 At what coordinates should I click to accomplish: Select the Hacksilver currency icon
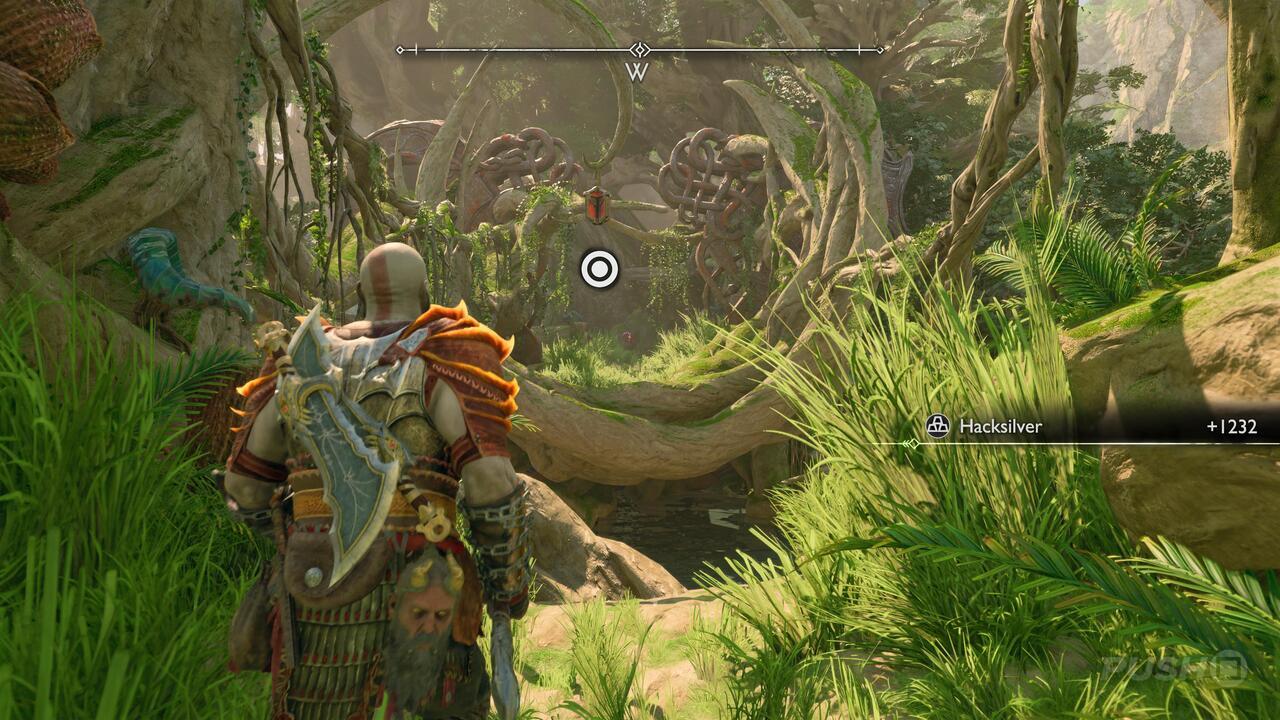pos(939,426)
